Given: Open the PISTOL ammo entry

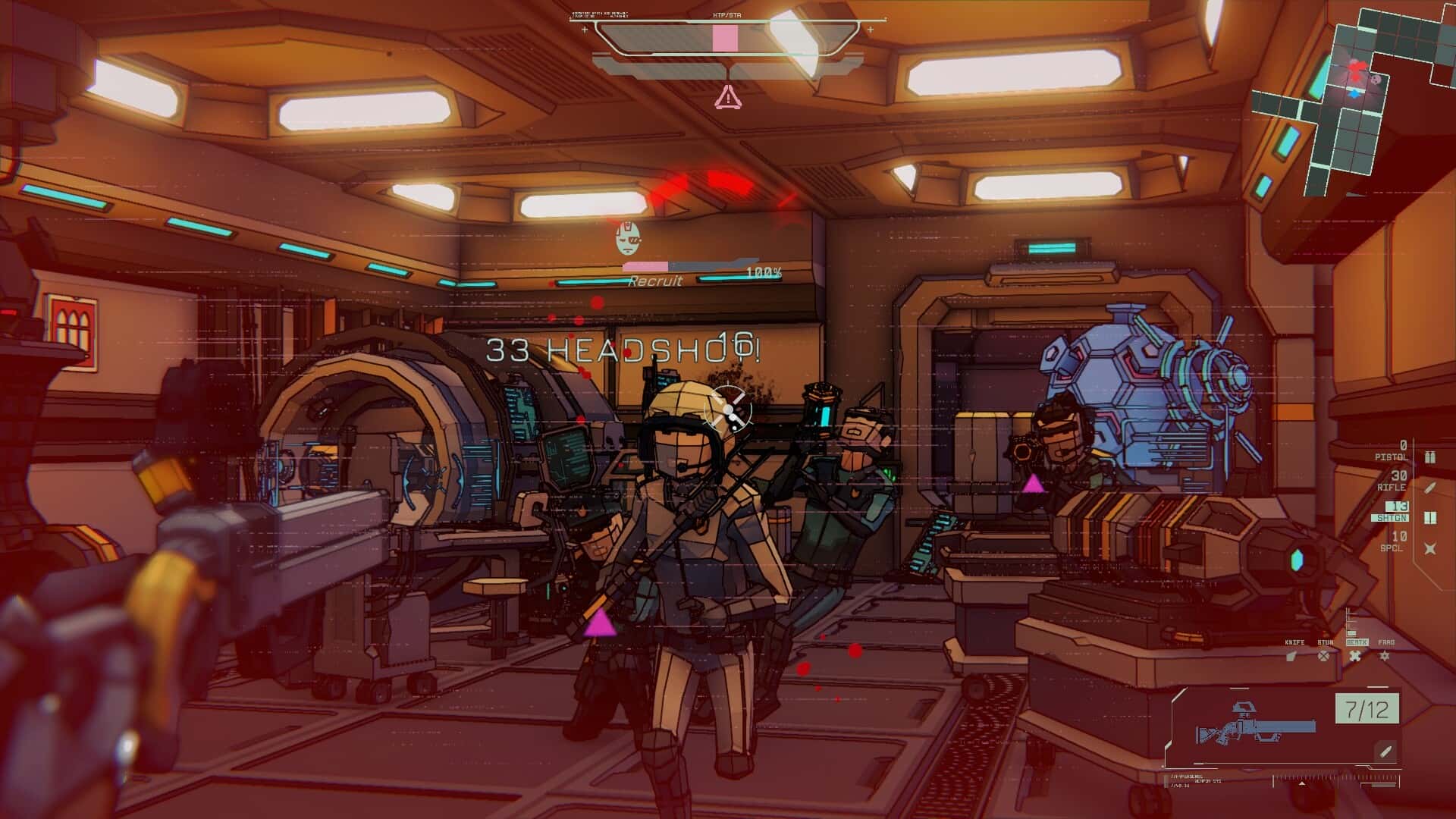Looking at the screenshot, I should click(x=1394, y=453).
